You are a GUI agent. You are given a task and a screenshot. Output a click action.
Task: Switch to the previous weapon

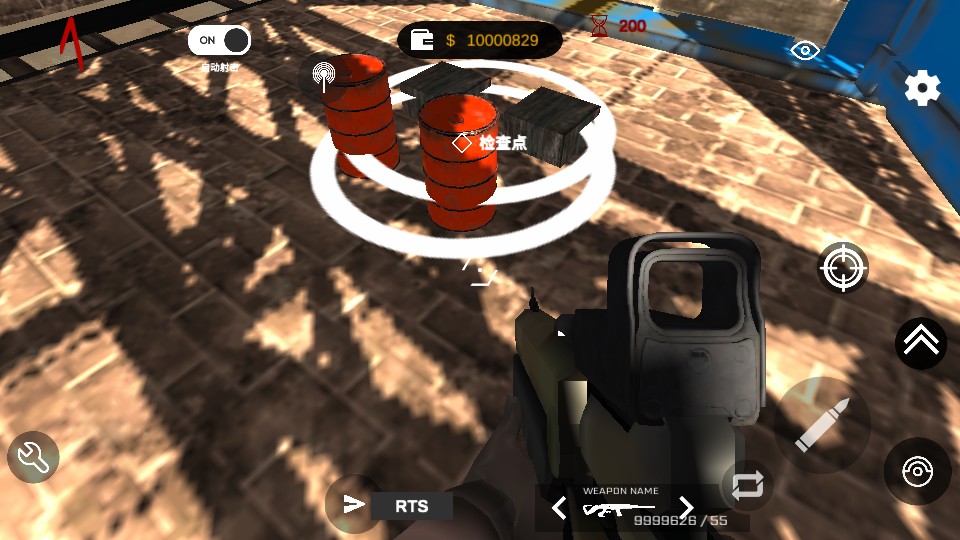pos(559,507)
